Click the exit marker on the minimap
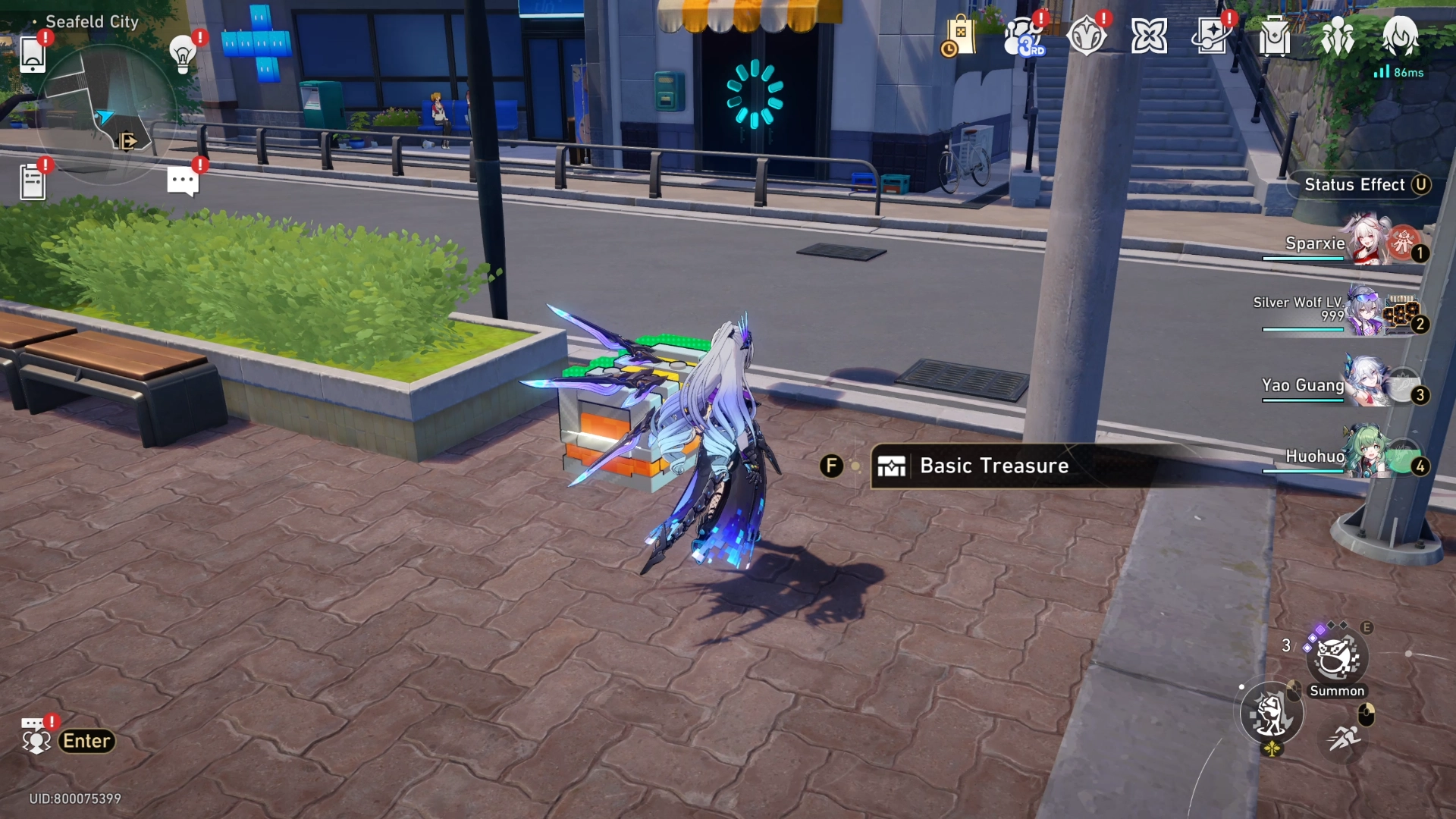1456x819 pixels. point(129,140)
